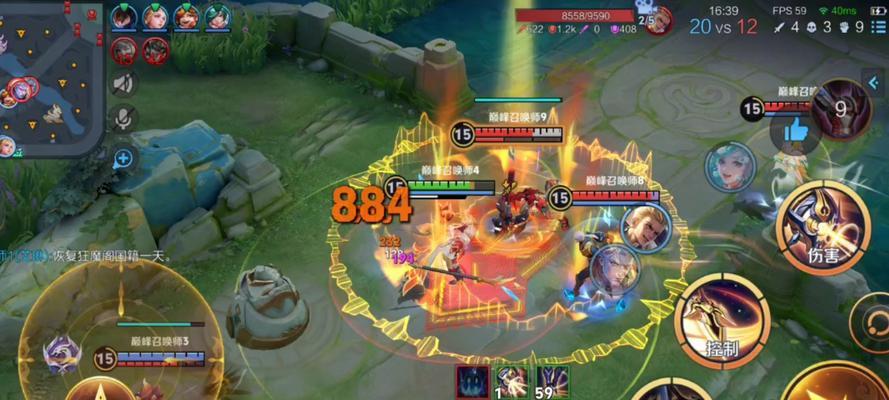Toggle the muted microphone icon

click(124, 119)
